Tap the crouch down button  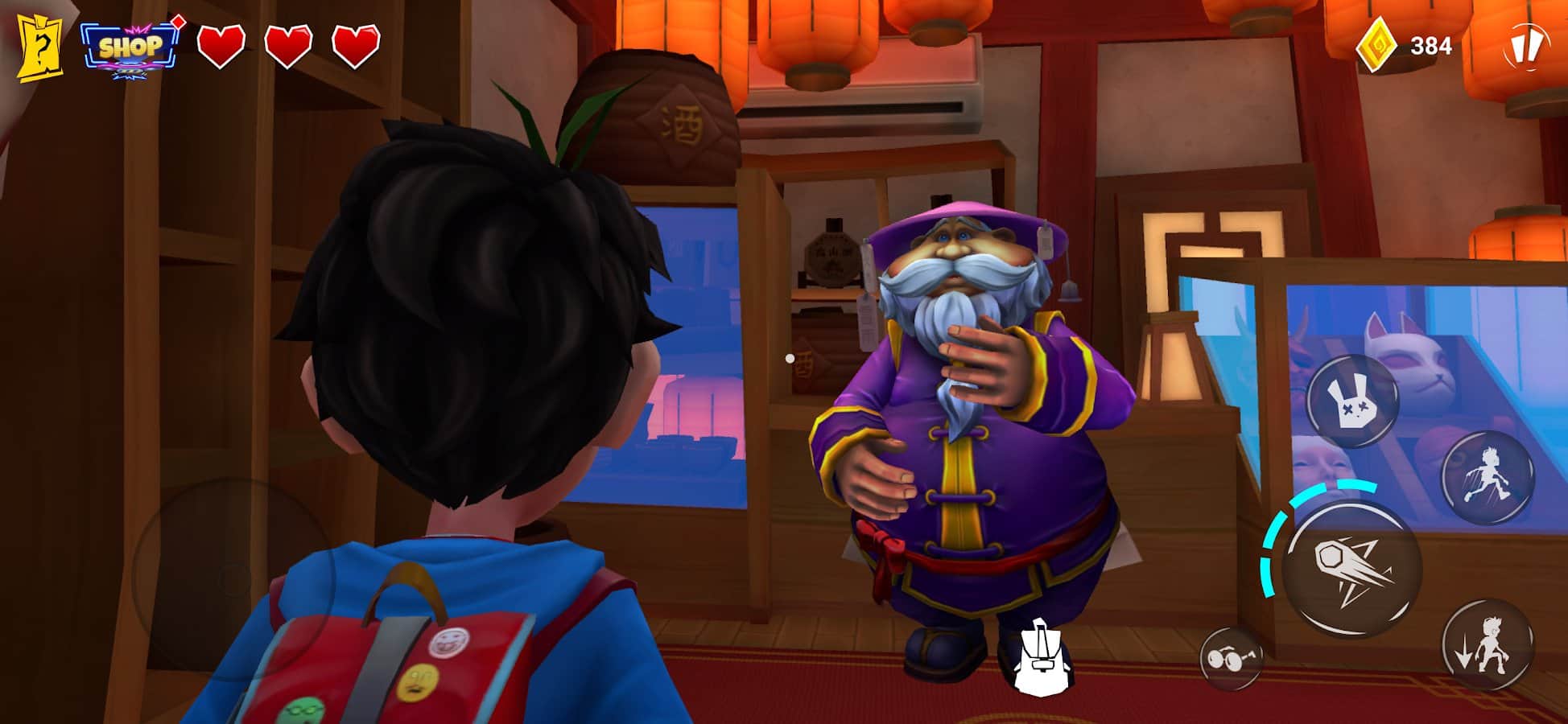click(x=1487, y=644)
